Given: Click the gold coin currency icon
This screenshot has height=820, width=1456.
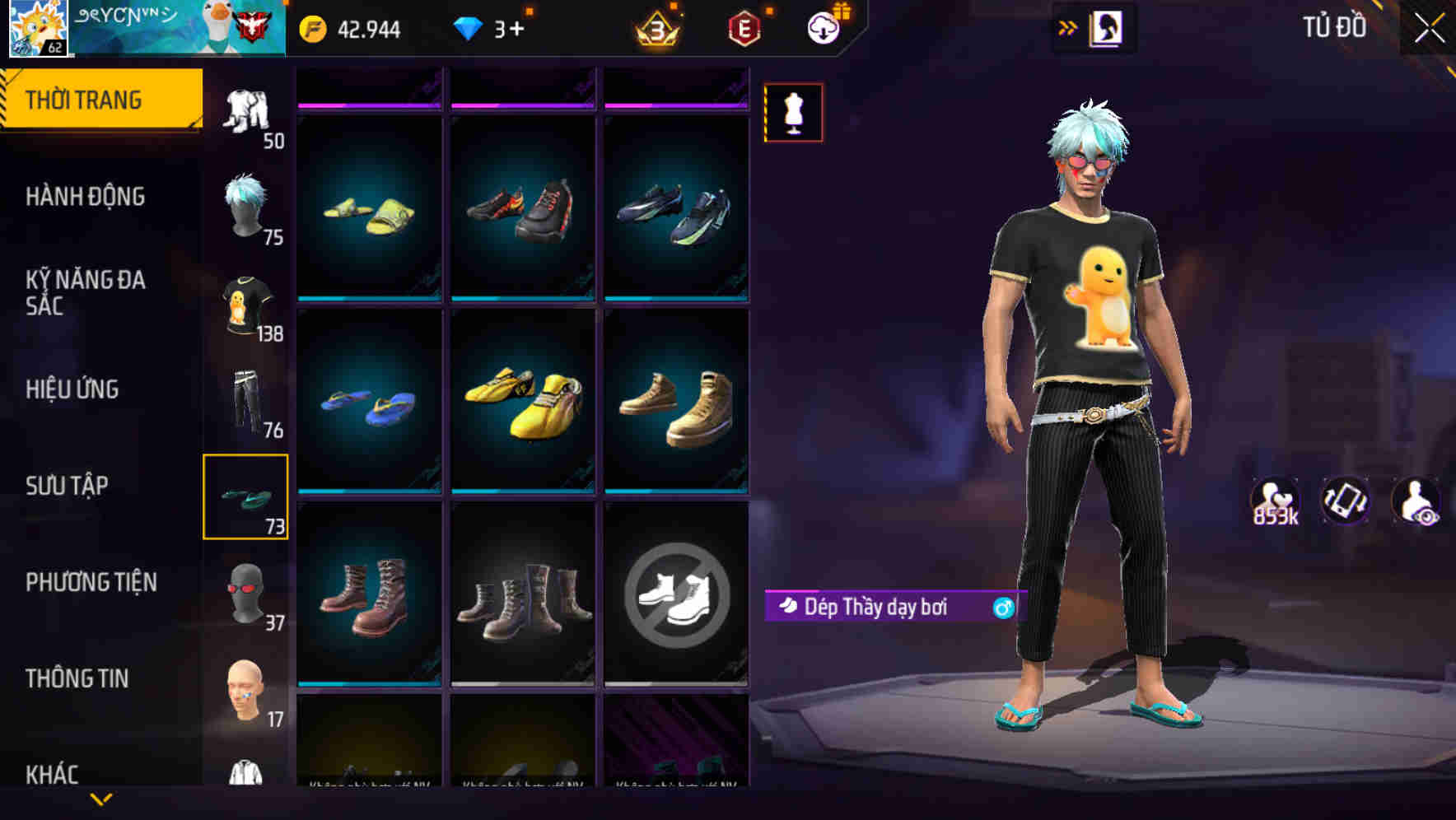Looking at the screenshot, I should point(314,30).
